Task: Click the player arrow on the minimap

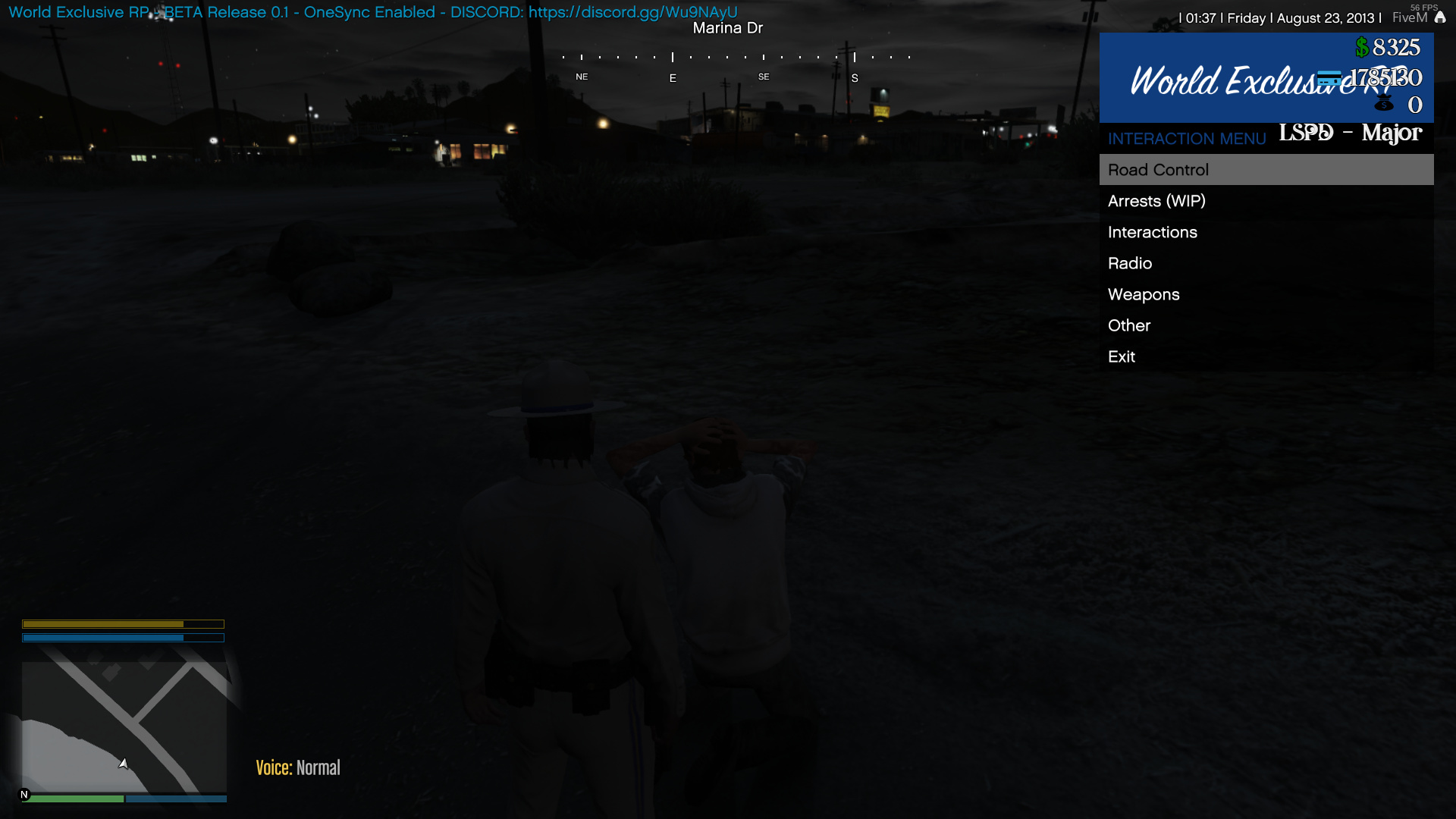Action: click(x=124, y=764)
